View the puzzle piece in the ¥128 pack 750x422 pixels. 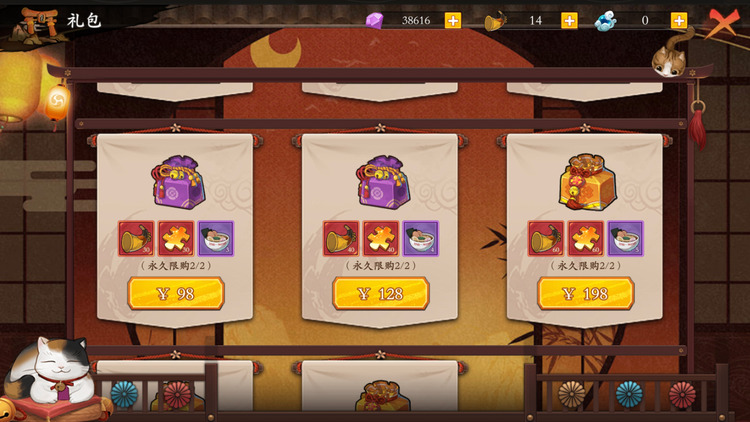coord(381,239)
